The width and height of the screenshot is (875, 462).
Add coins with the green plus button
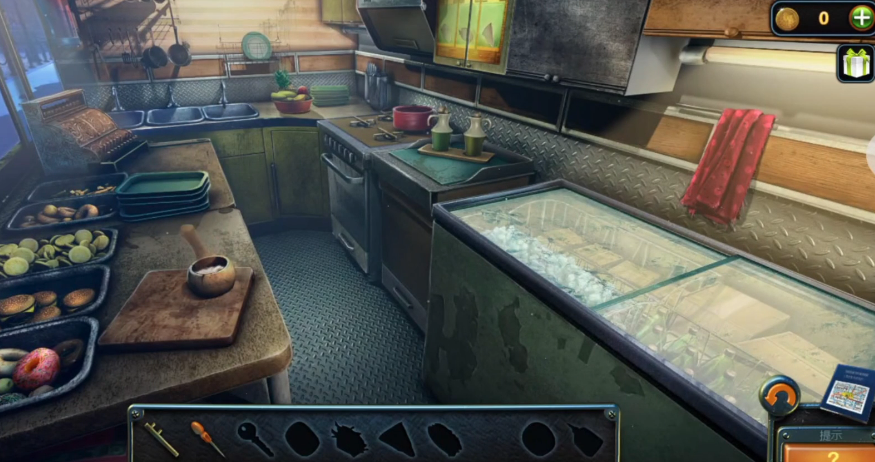860,18
